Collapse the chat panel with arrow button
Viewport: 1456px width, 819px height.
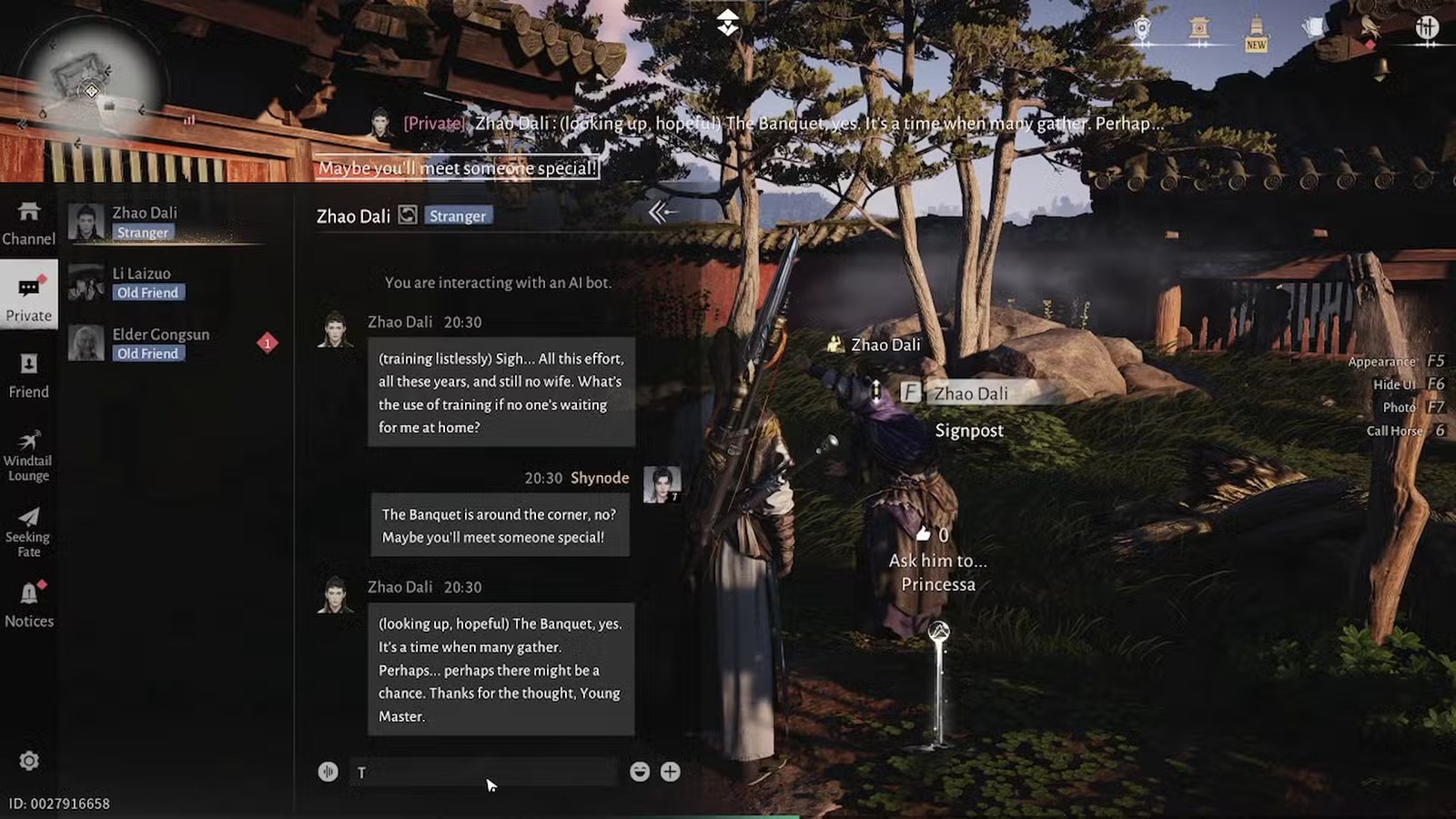tap(662, 213)
